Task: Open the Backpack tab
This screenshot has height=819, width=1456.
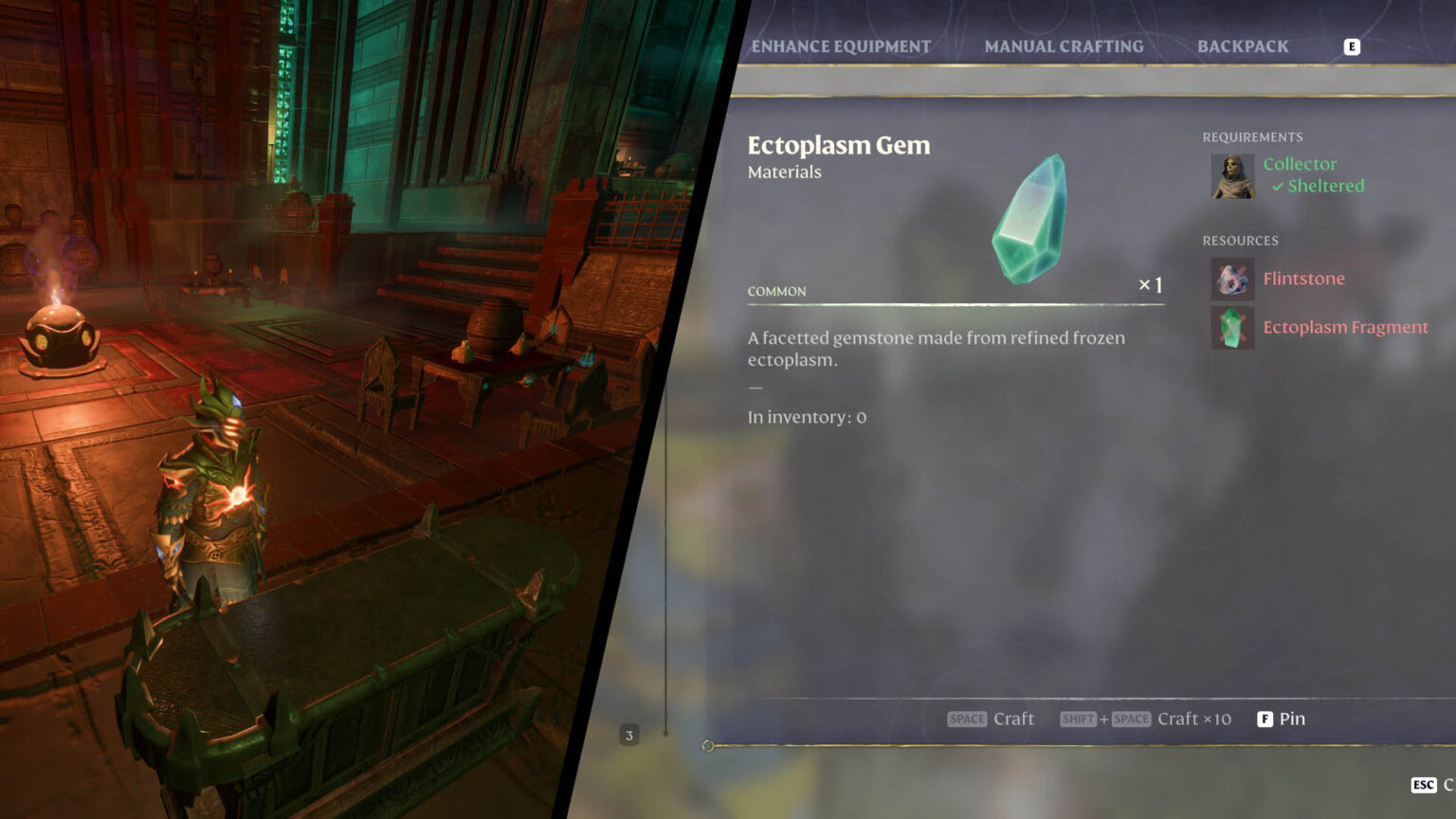Action: (1243, 45)
